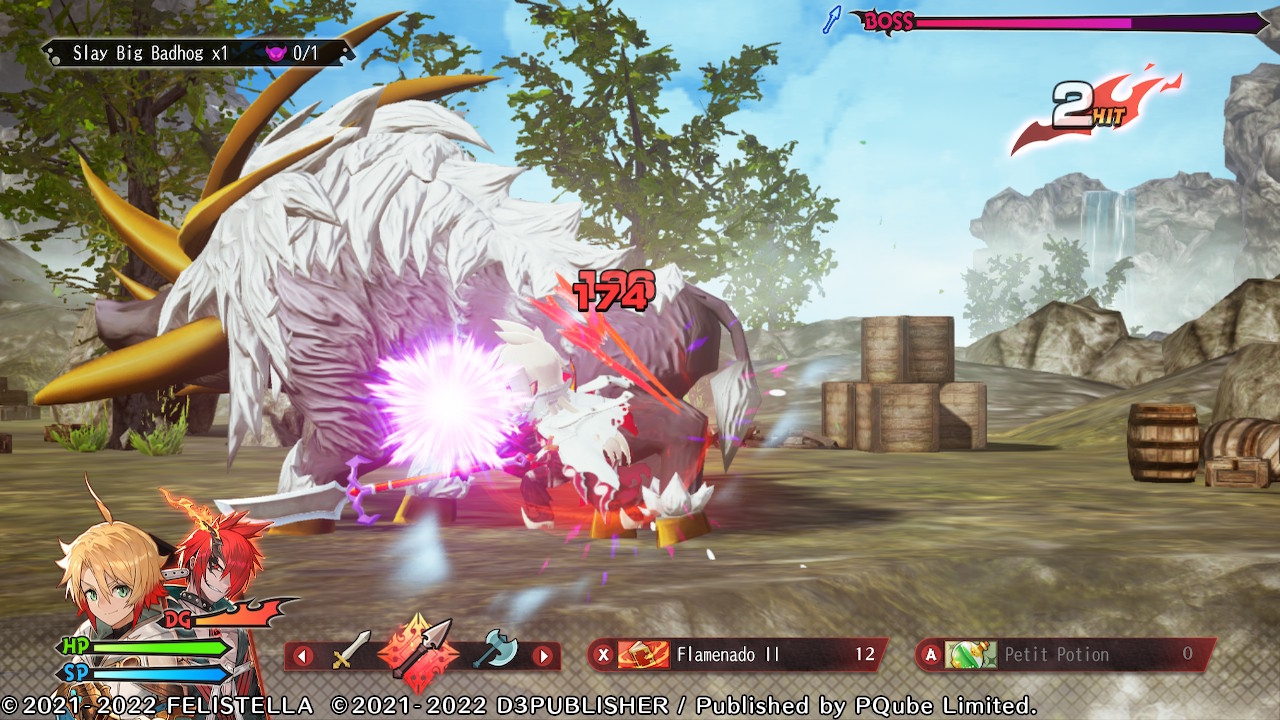Switch to the axe weapon icon
This screenshot has width=1280, height=720.
[495, 651]
